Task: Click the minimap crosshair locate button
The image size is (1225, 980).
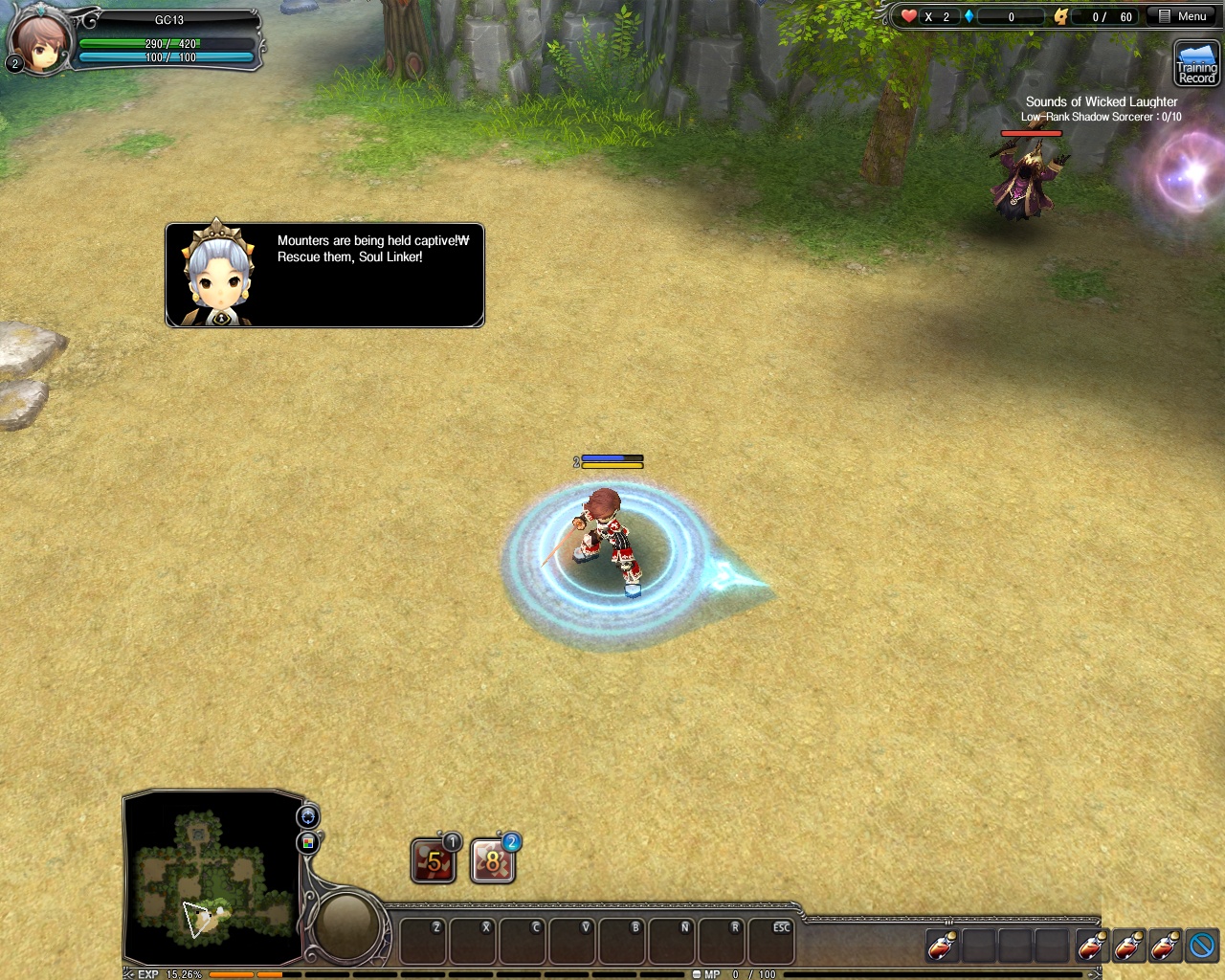Action: [308, 816]
